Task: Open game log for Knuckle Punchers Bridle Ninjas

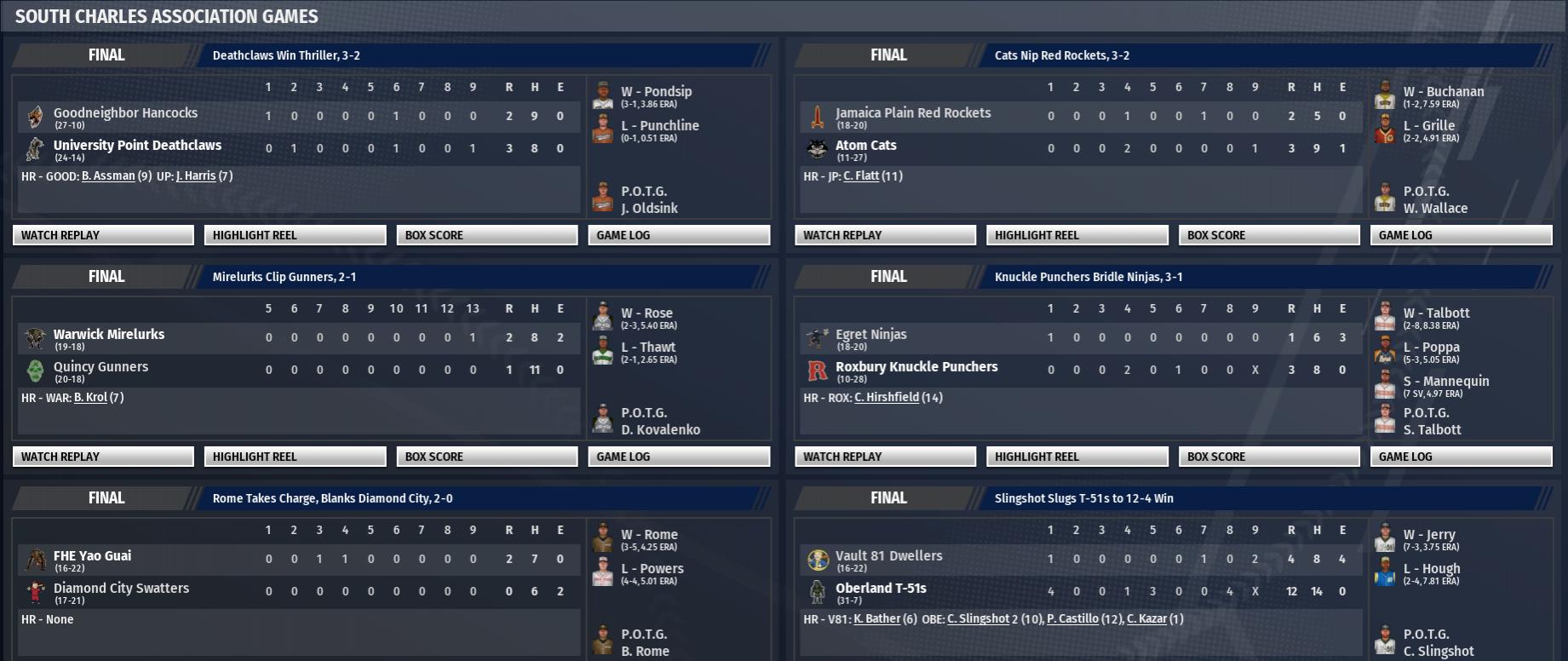Action: click(1461, 457)
